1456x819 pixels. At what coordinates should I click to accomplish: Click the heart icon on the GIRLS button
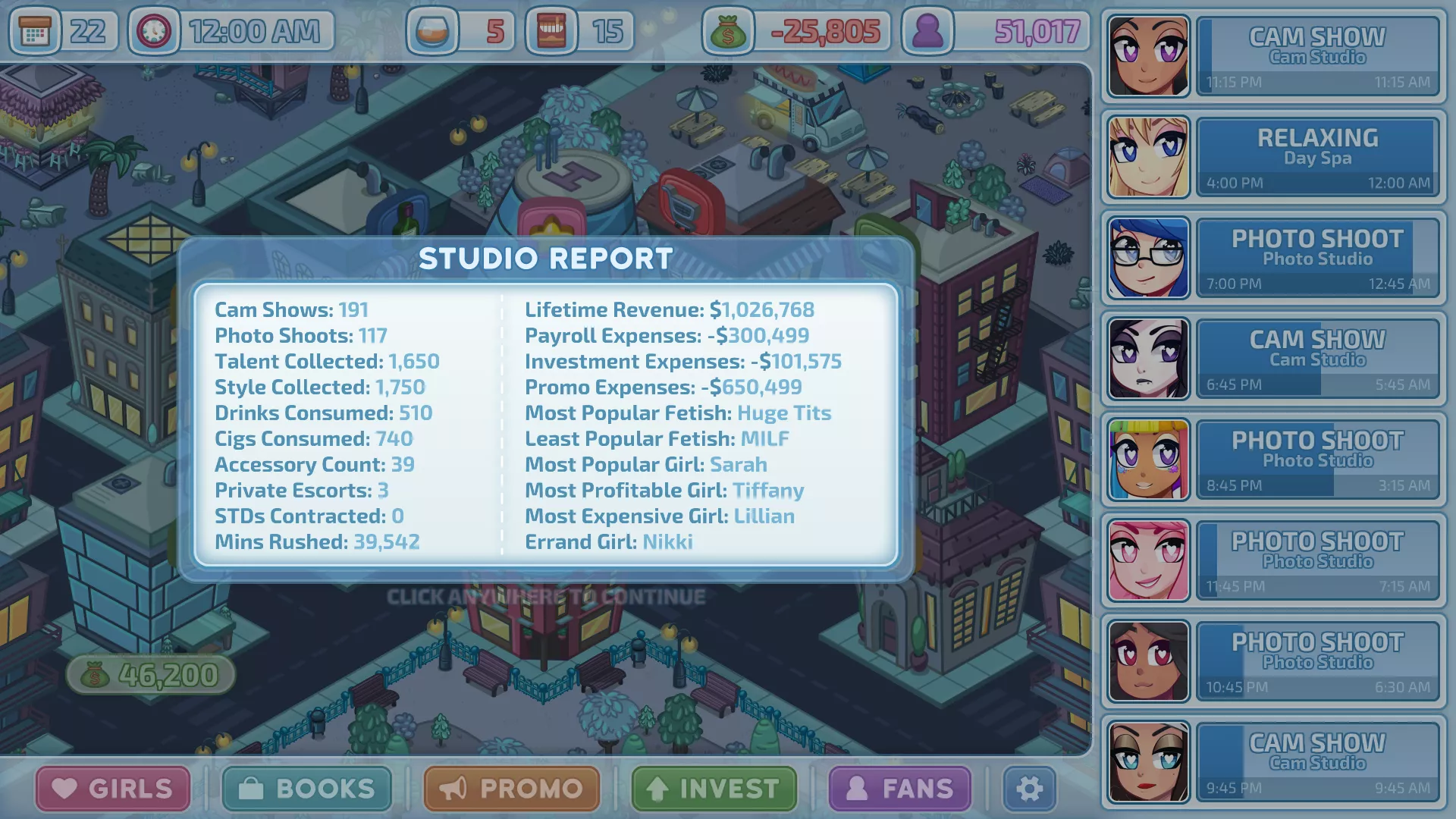(x=65, y=789)
